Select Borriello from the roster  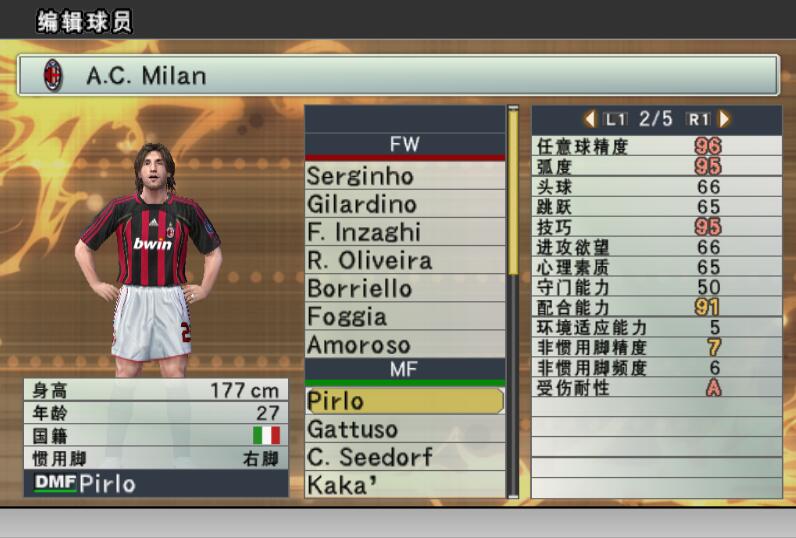pos(405,288)
